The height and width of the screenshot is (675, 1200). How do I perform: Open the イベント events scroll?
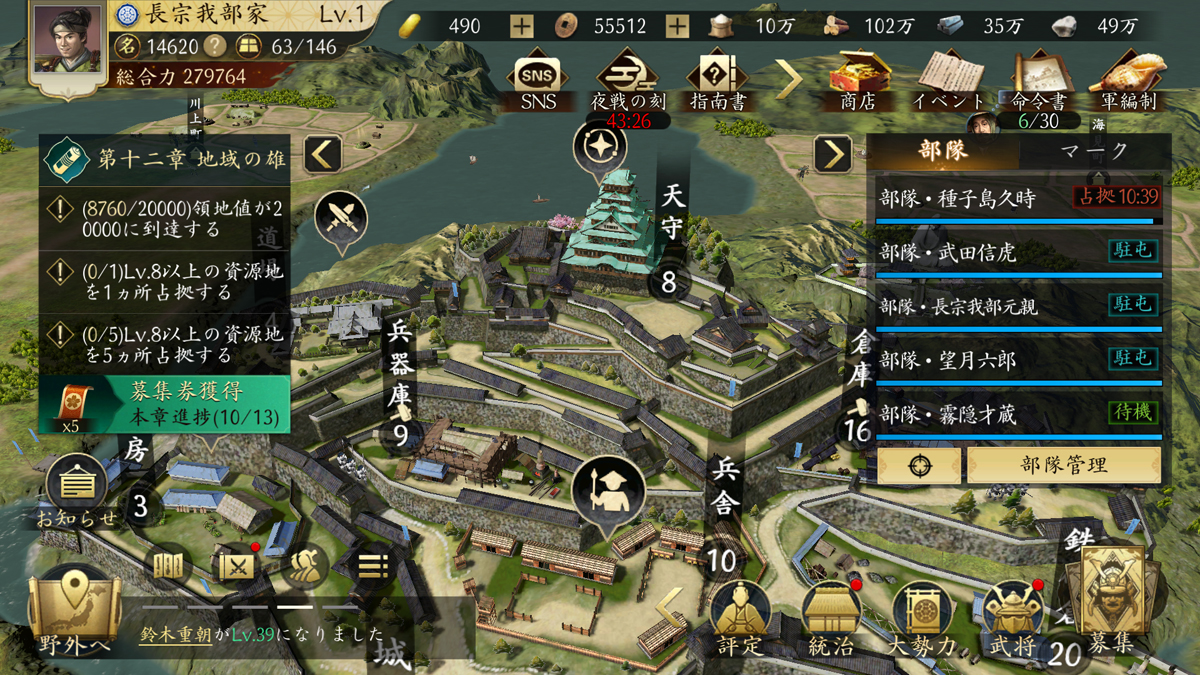(949, 80)
